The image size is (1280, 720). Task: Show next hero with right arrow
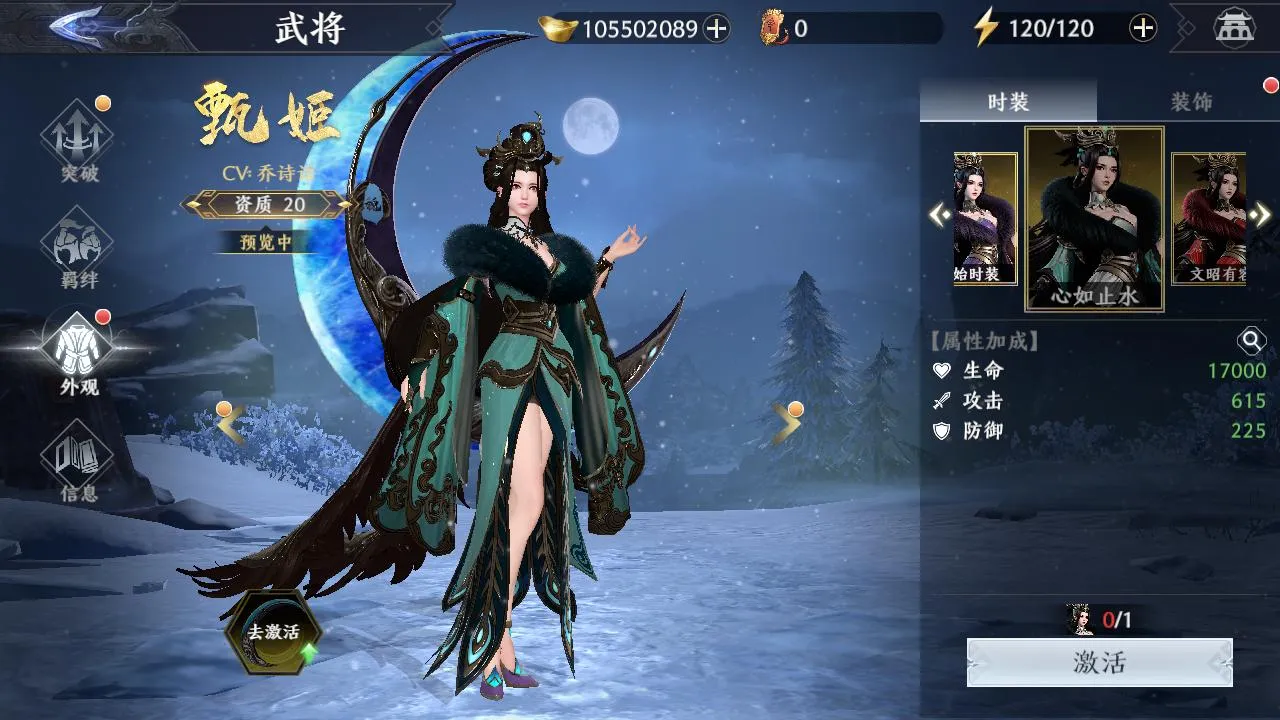pyautogui.click(x=786, y=425)
